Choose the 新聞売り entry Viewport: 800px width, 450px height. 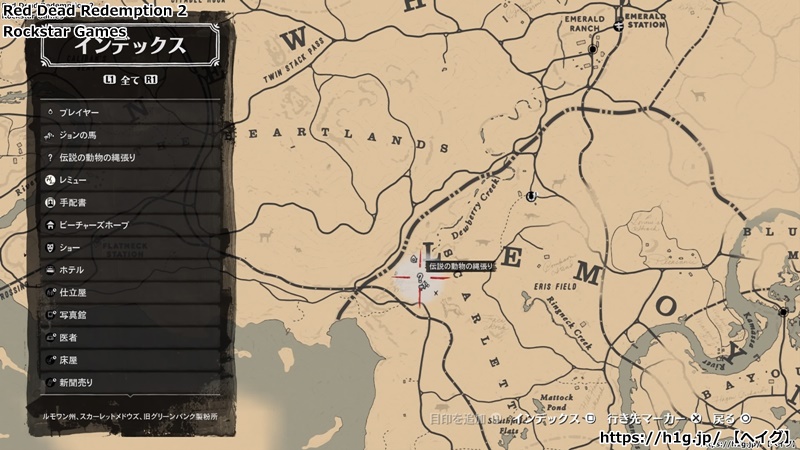(x=130, y=383)
